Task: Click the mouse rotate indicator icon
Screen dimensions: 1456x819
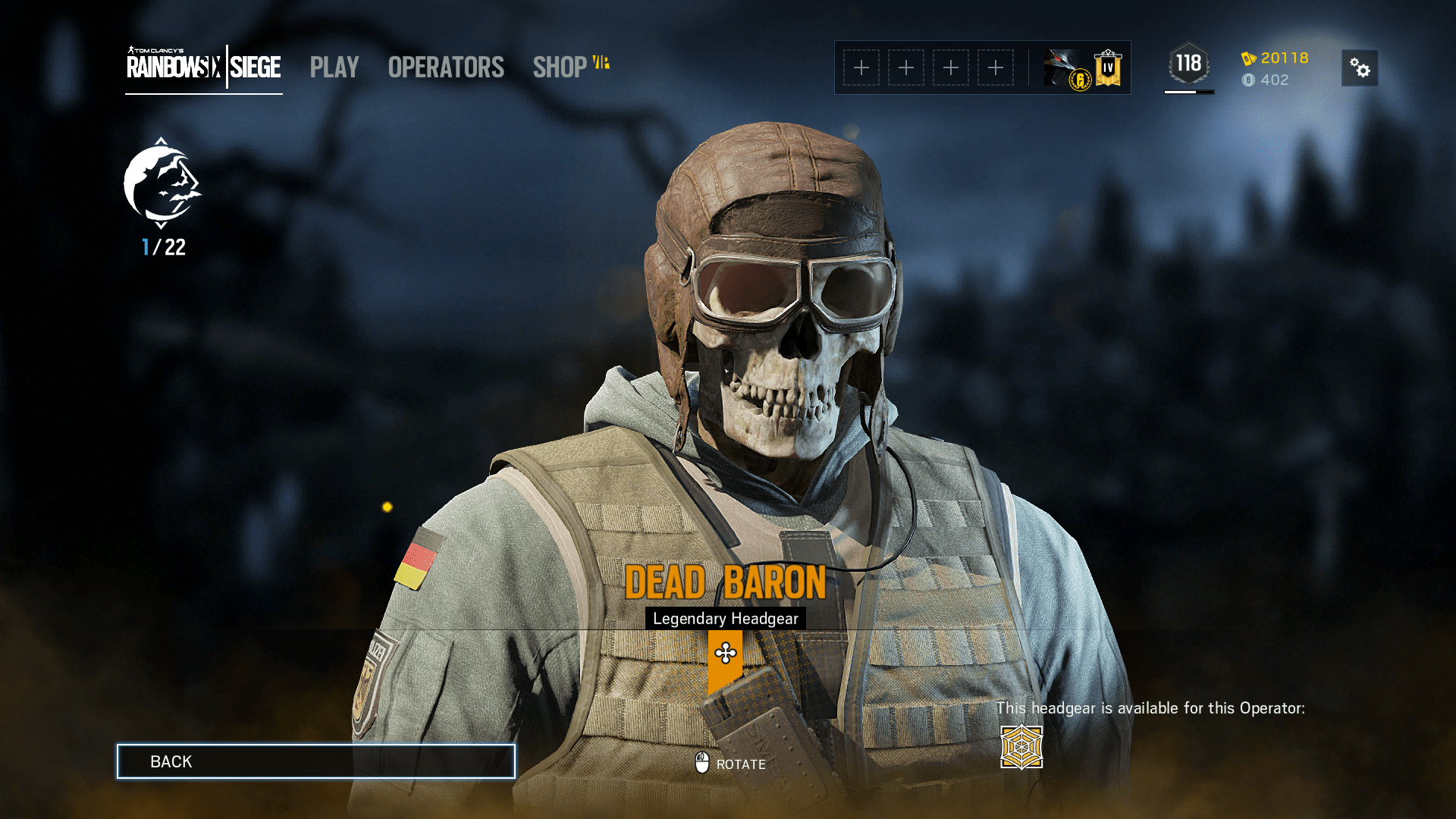Action: [701, 764]
